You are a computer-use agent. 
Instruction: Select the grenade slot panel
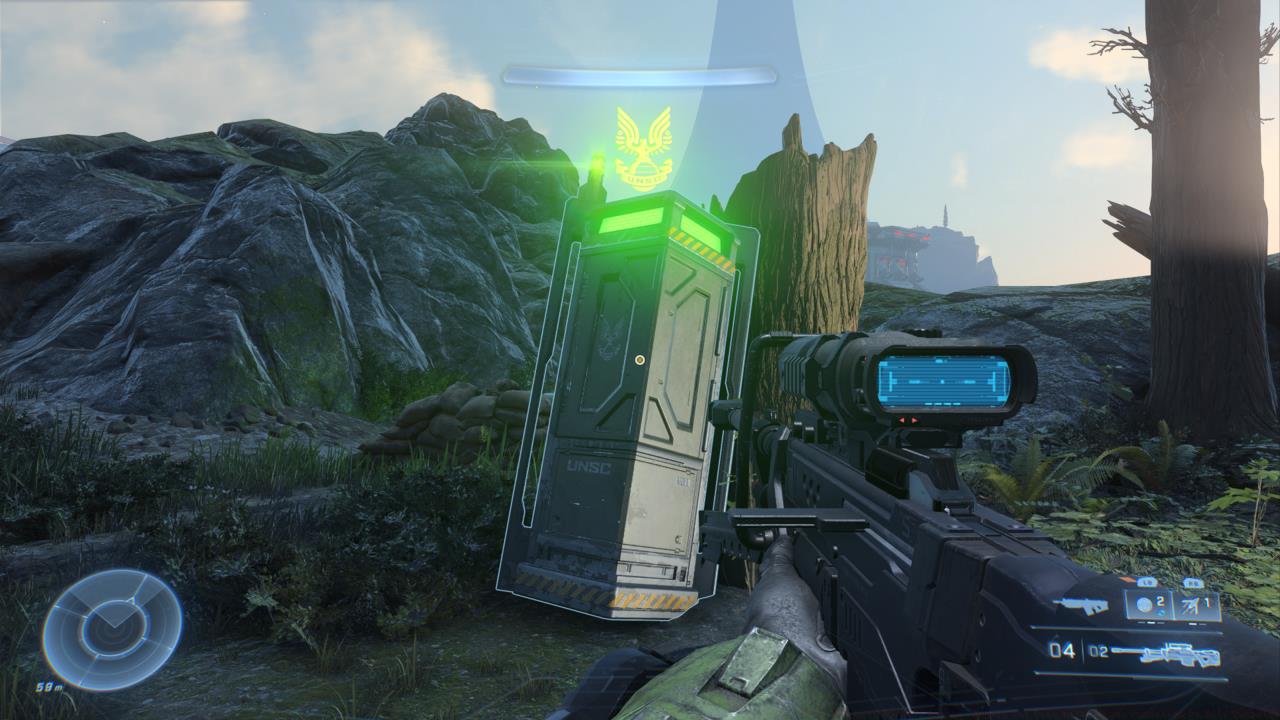point(1148,605)
